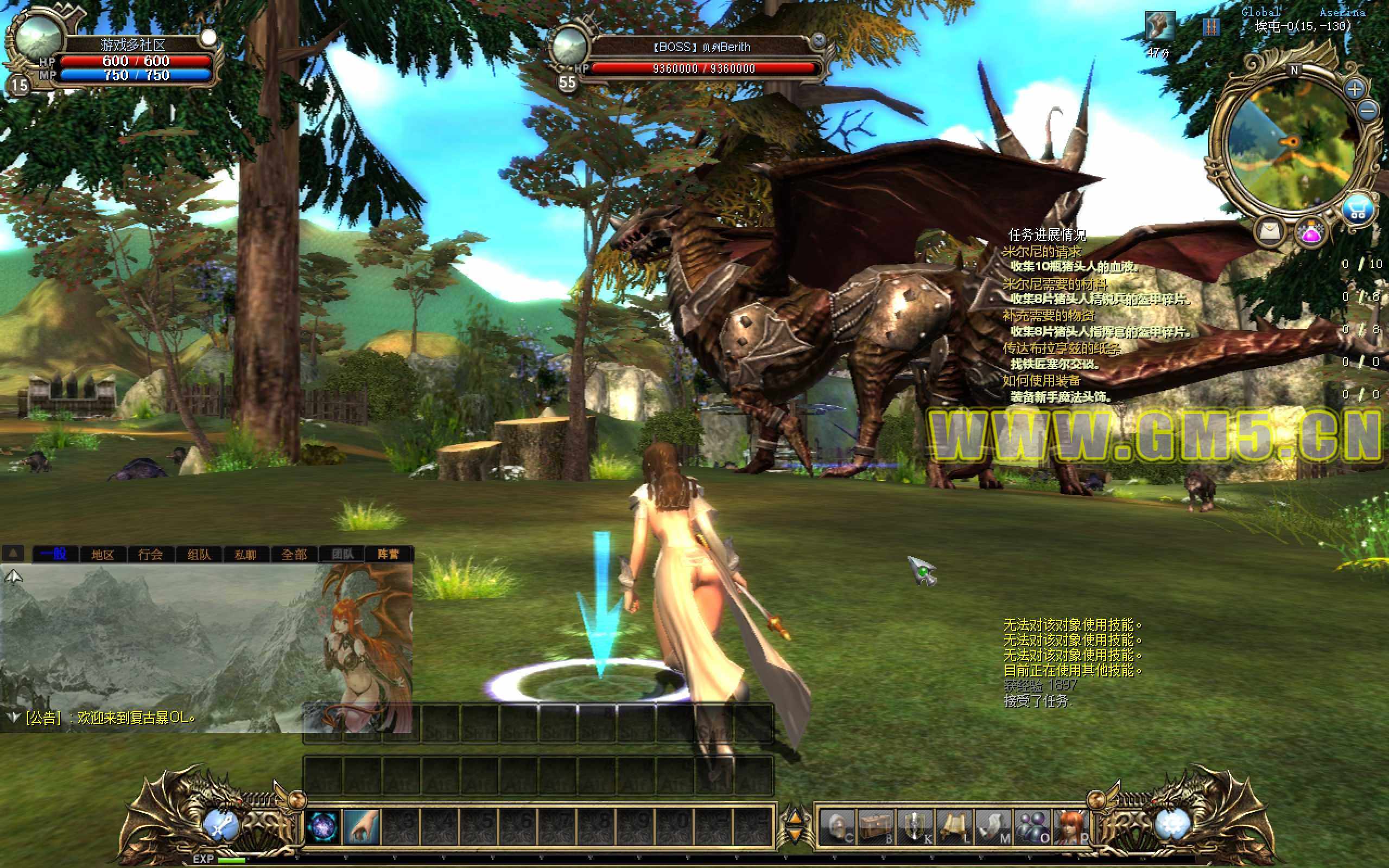Image resolution: width=1389 pixels, height=868 pixels.
Task: Close the BOSS Berith target frame
Action: 819,40
